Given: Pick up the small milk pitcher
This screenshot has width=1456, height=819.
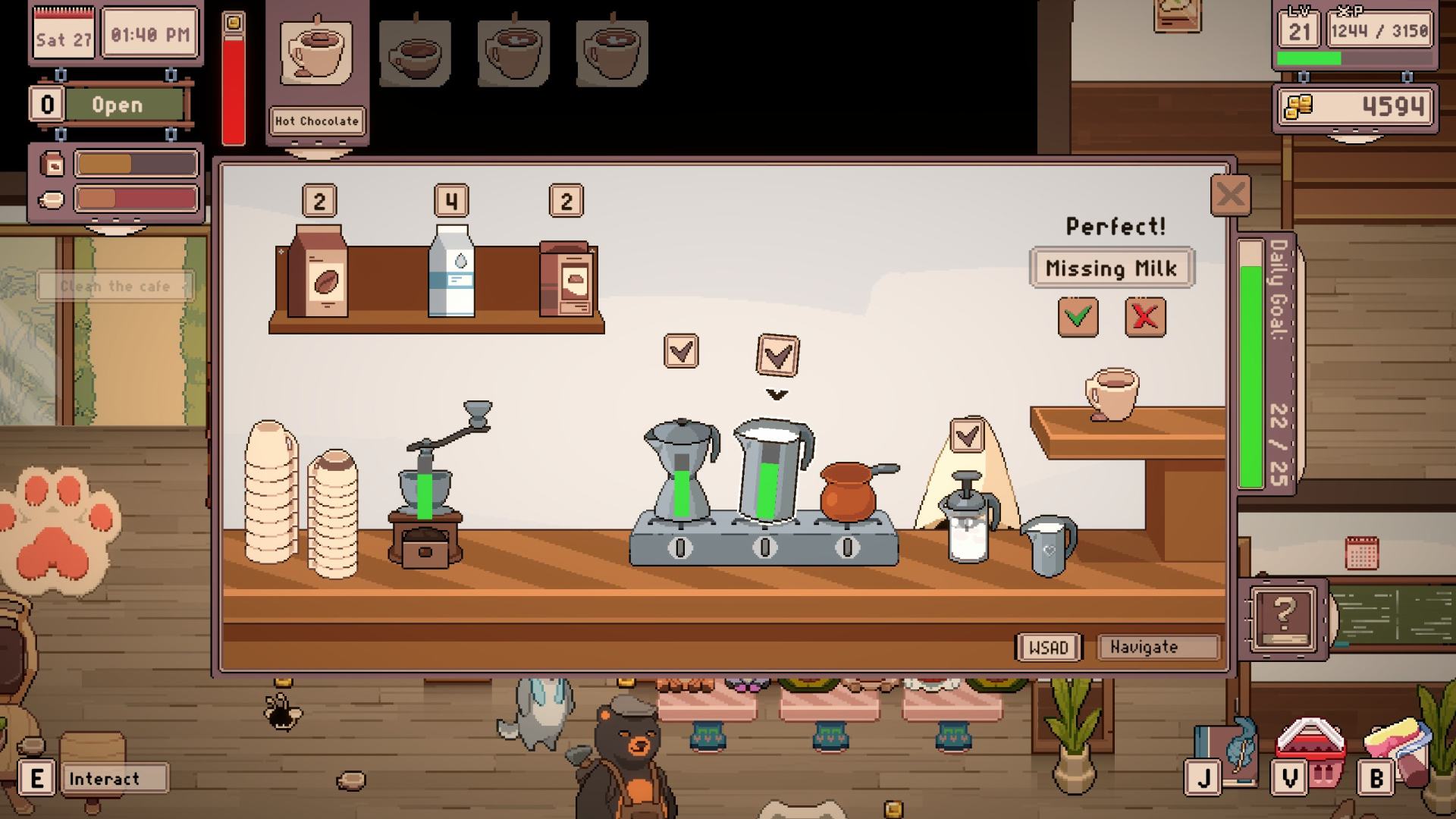Looking at the screenshot, I should click(1050, 544).
